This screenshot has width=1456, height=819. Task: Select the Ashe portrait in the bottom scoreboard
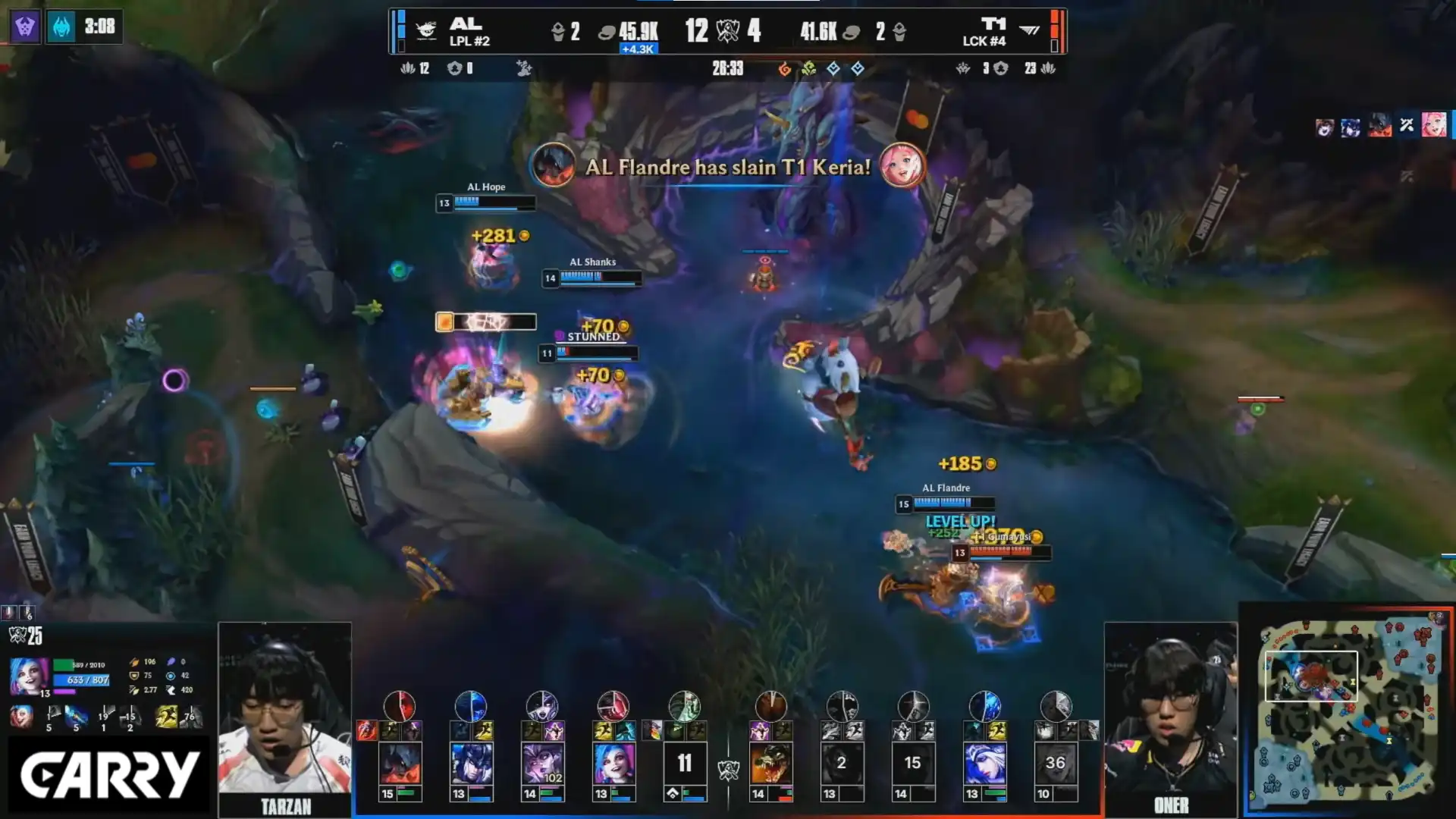[x=984, y=763]
